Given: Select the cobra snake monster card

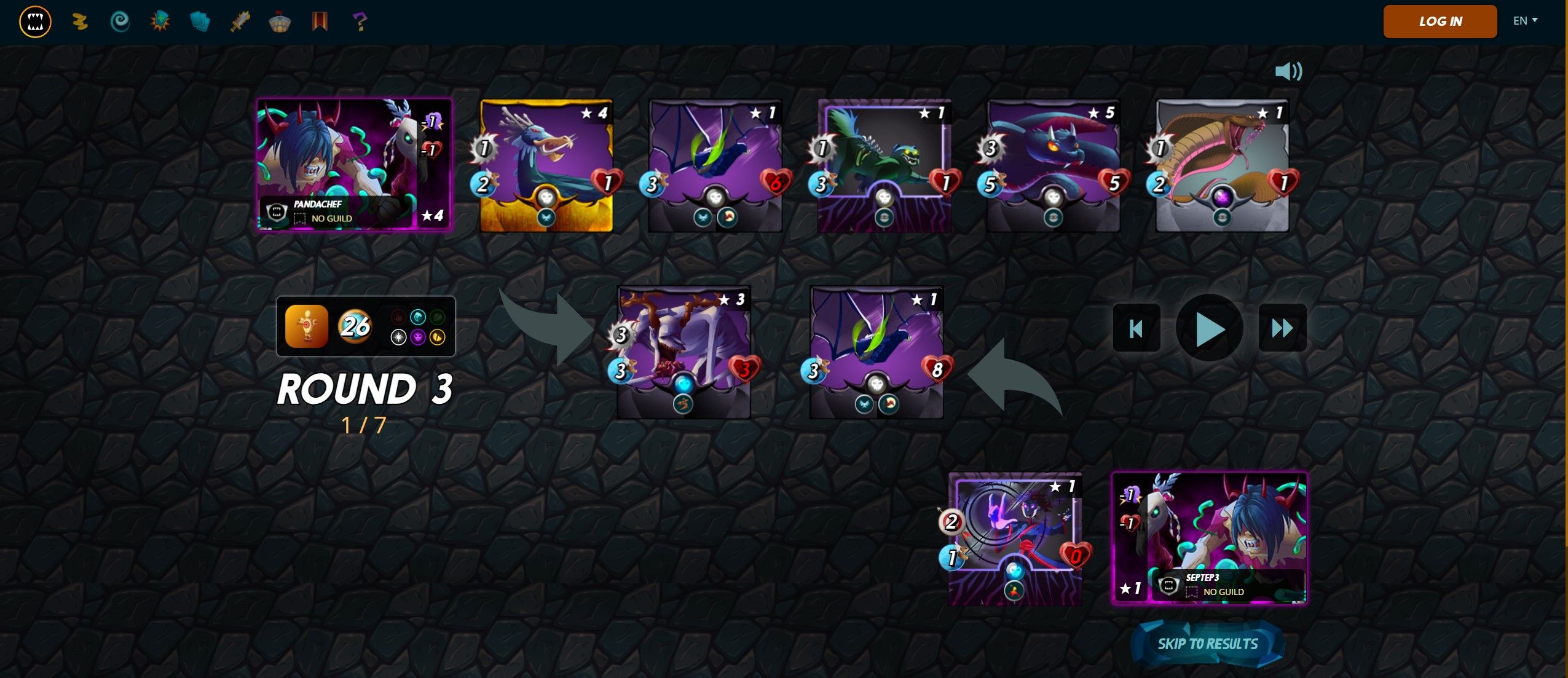Looking at the screenshot, I should click(1221, 165).
